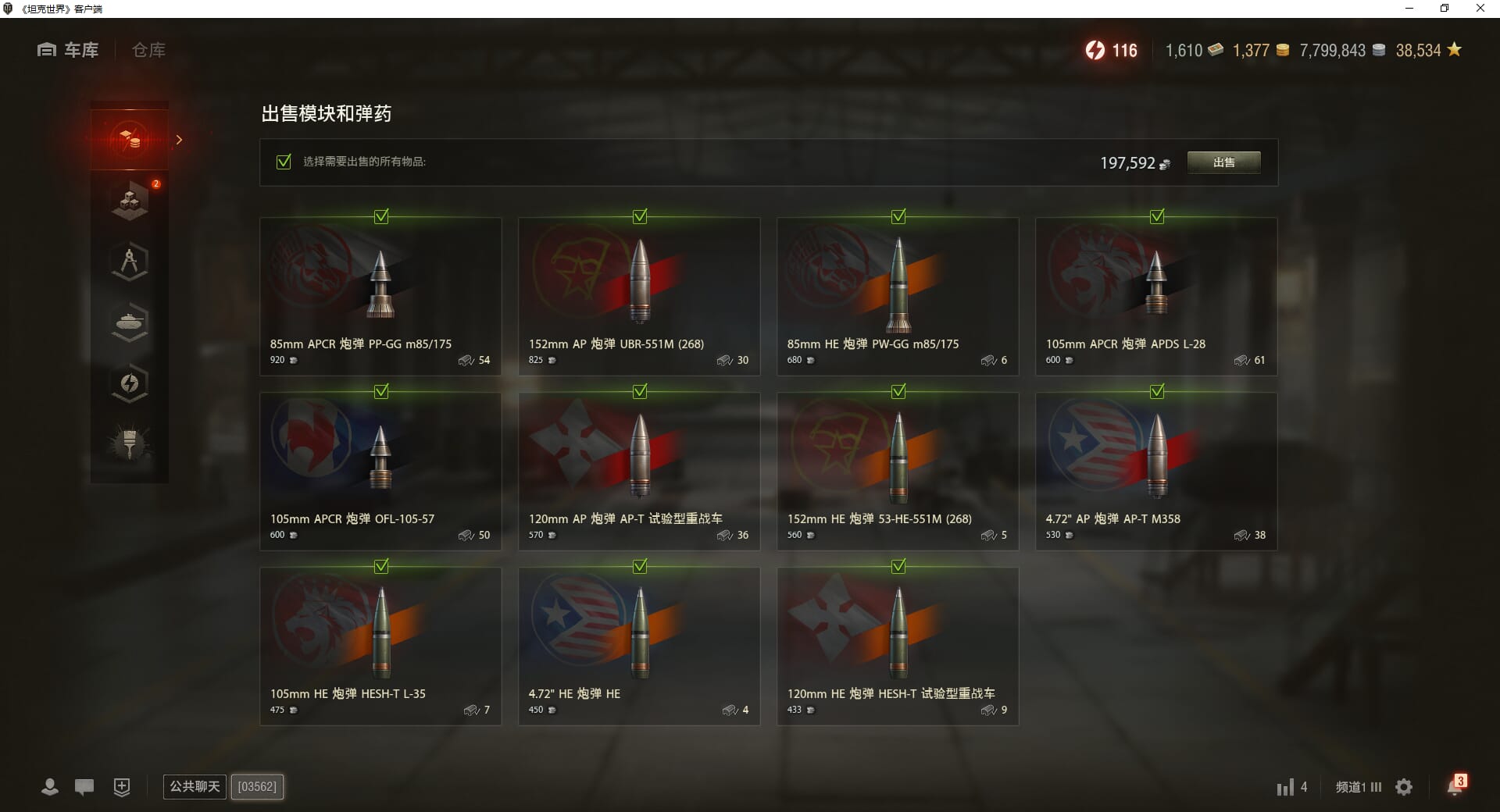Open the gear settings menu
The width and height of the screenshot is (1500, 812).
(1404, 787)
